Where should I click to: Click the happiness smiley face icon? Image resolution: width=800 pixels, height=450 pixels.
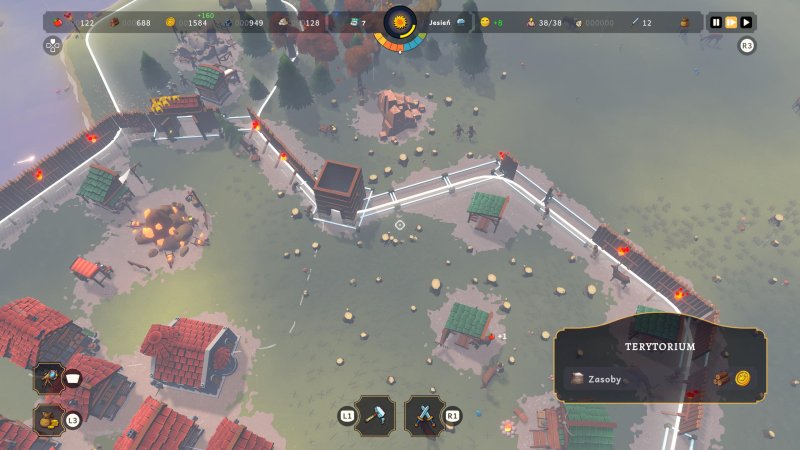[x=485, y=22]
